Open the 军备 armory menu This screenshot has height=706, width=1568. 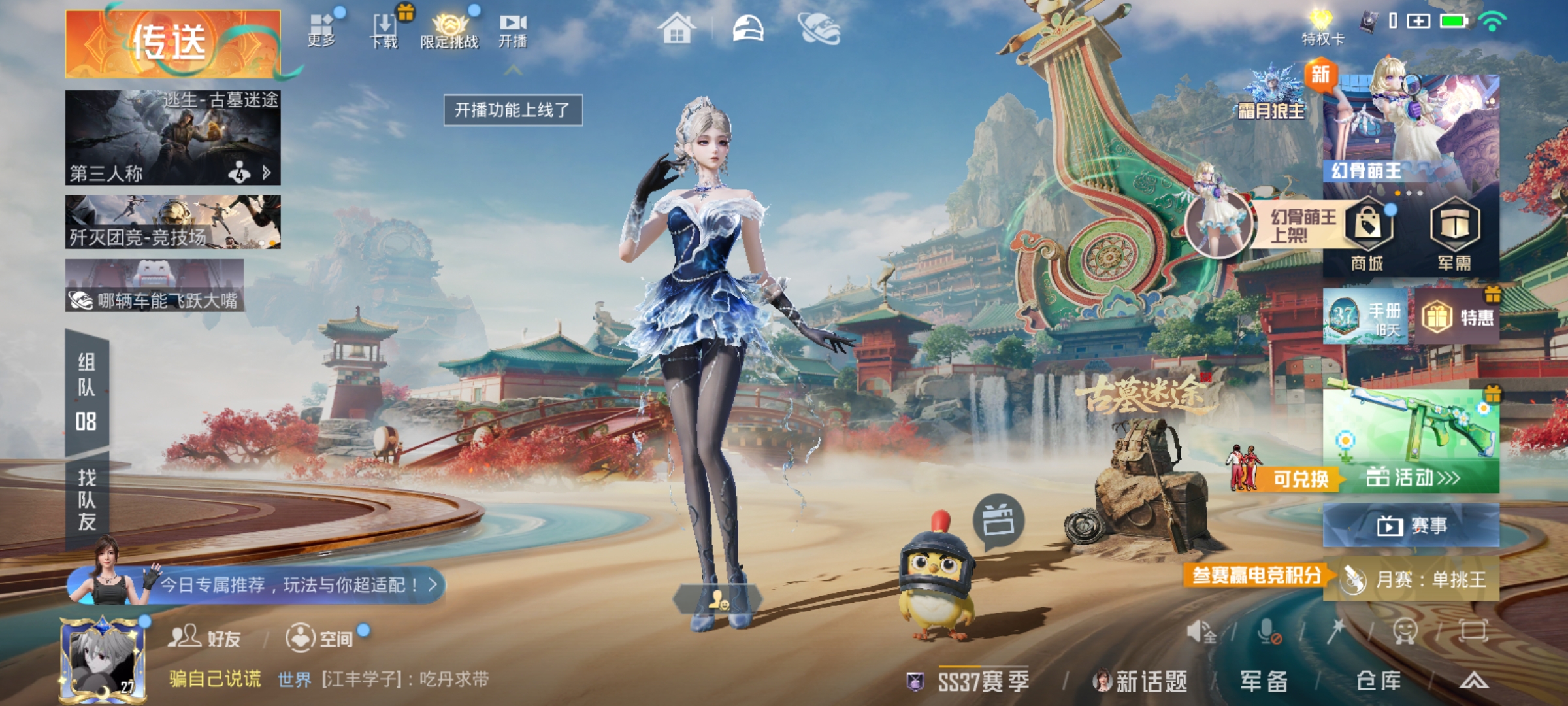tap(1264, 681)
